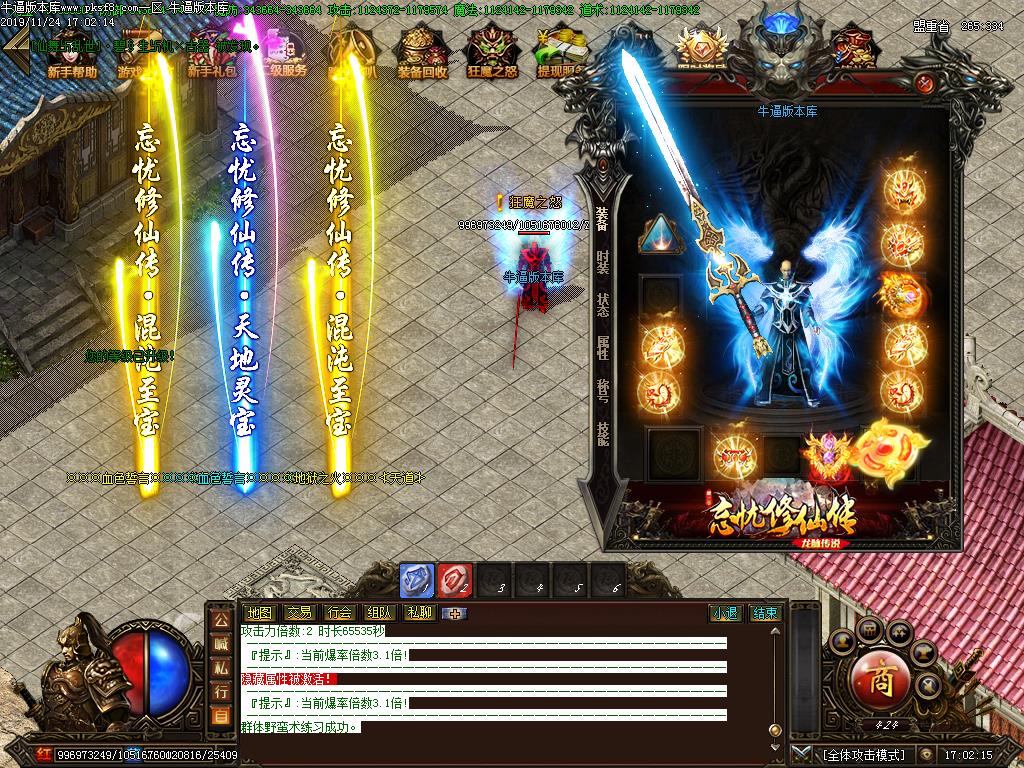This screenshot has width=1024, height=768.
Task: Select the 技能 skills tab
Action: click(602, 431)
